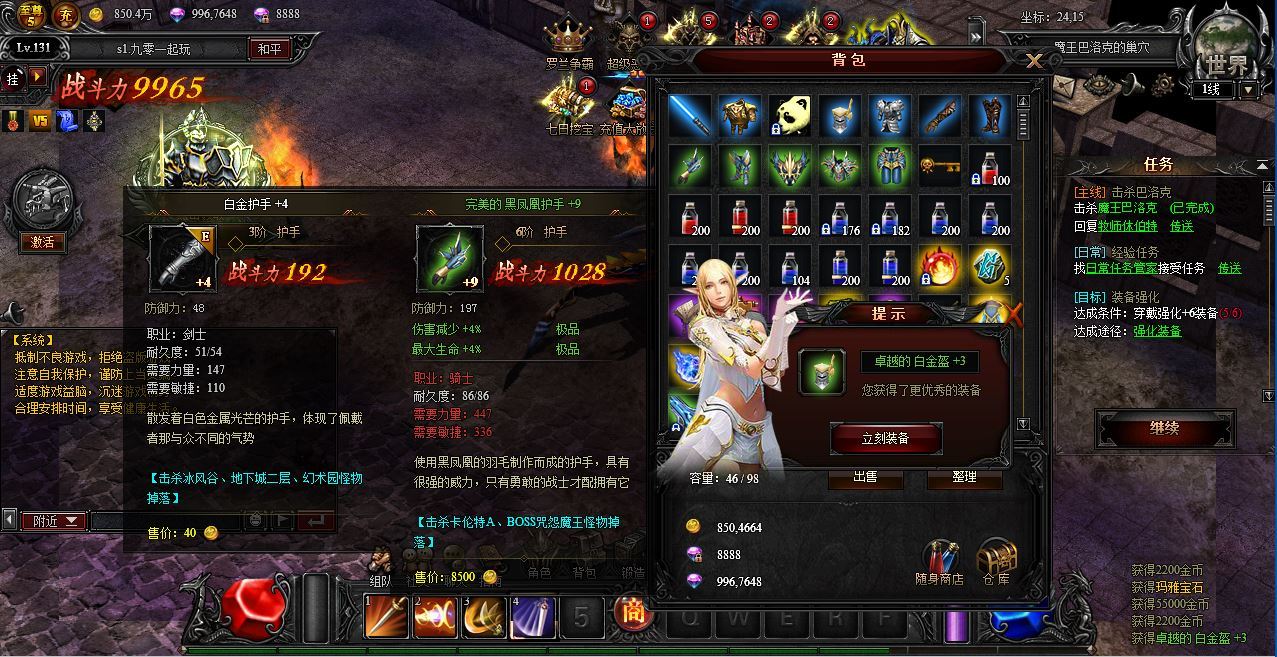Open the 仓库 warehouse chest
Viewport: 1277px width, 657px height.
(995, 562)
